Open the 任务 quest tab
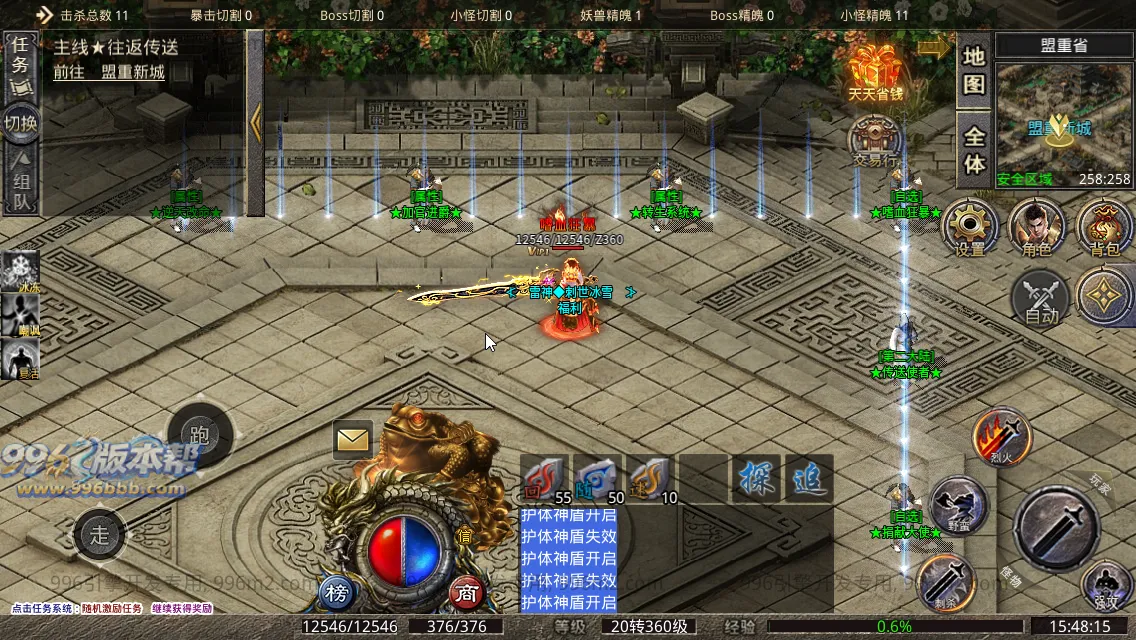The image size is (1136, 640). coord(20,64)
